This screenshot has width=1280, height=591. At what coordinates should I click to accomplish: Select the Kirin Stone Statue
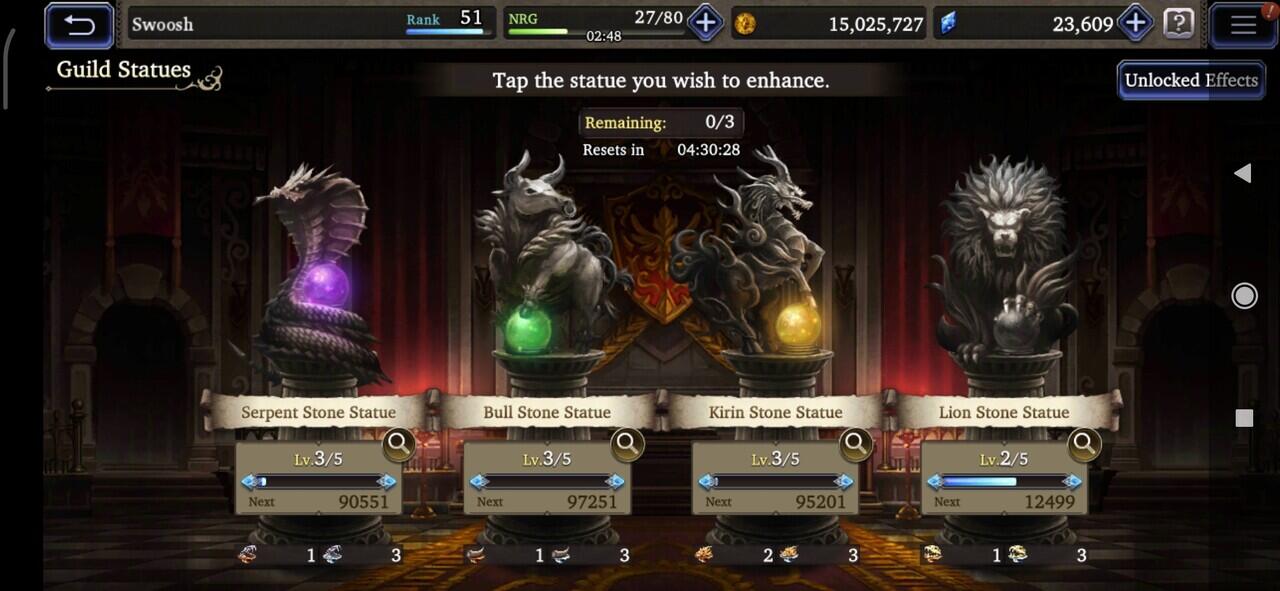(775, 280)
